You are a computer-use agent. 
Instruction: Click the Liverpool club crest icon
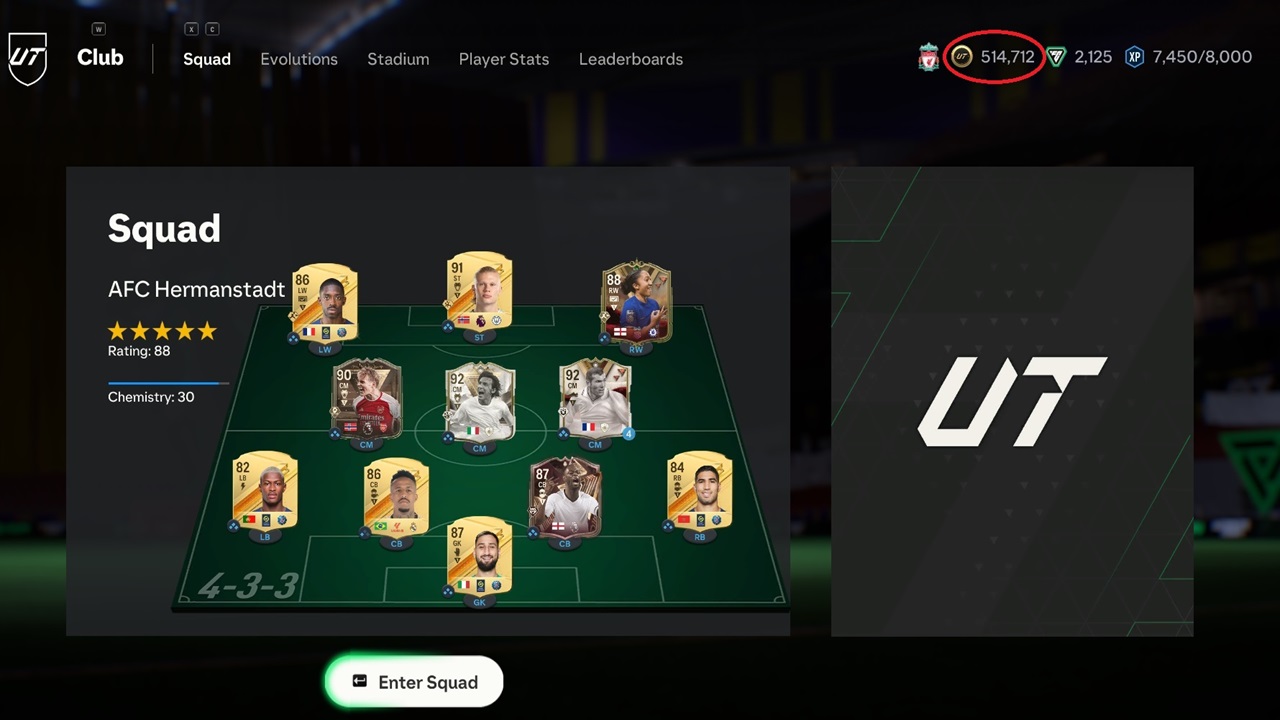[x=928, y=57]
